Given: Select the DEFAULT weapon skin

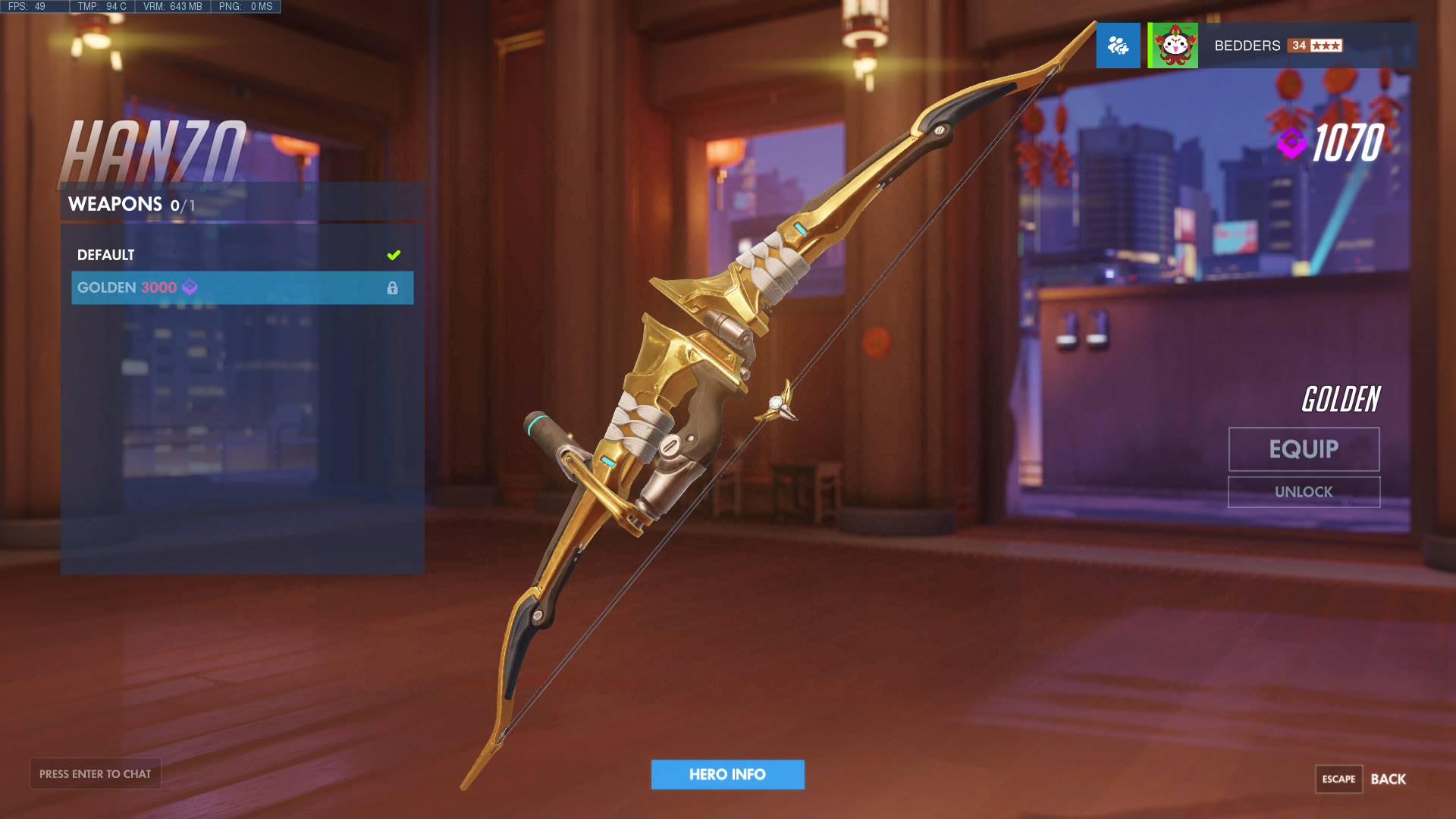Looking at the screenshot, I should coord(152,255).
